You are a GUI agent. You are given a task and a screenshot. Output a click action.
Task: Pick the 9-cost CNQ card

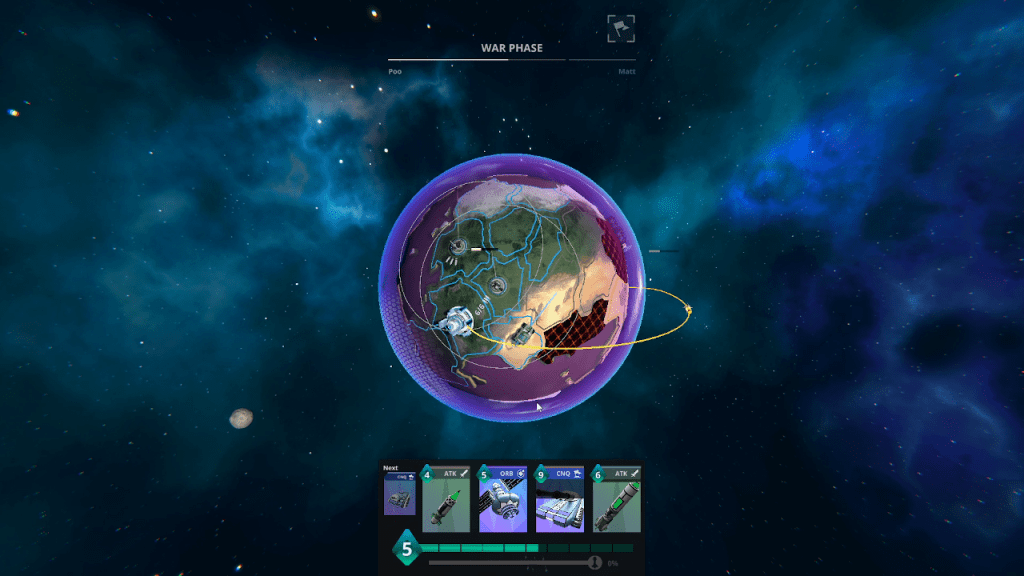click(x=560, y=499)
